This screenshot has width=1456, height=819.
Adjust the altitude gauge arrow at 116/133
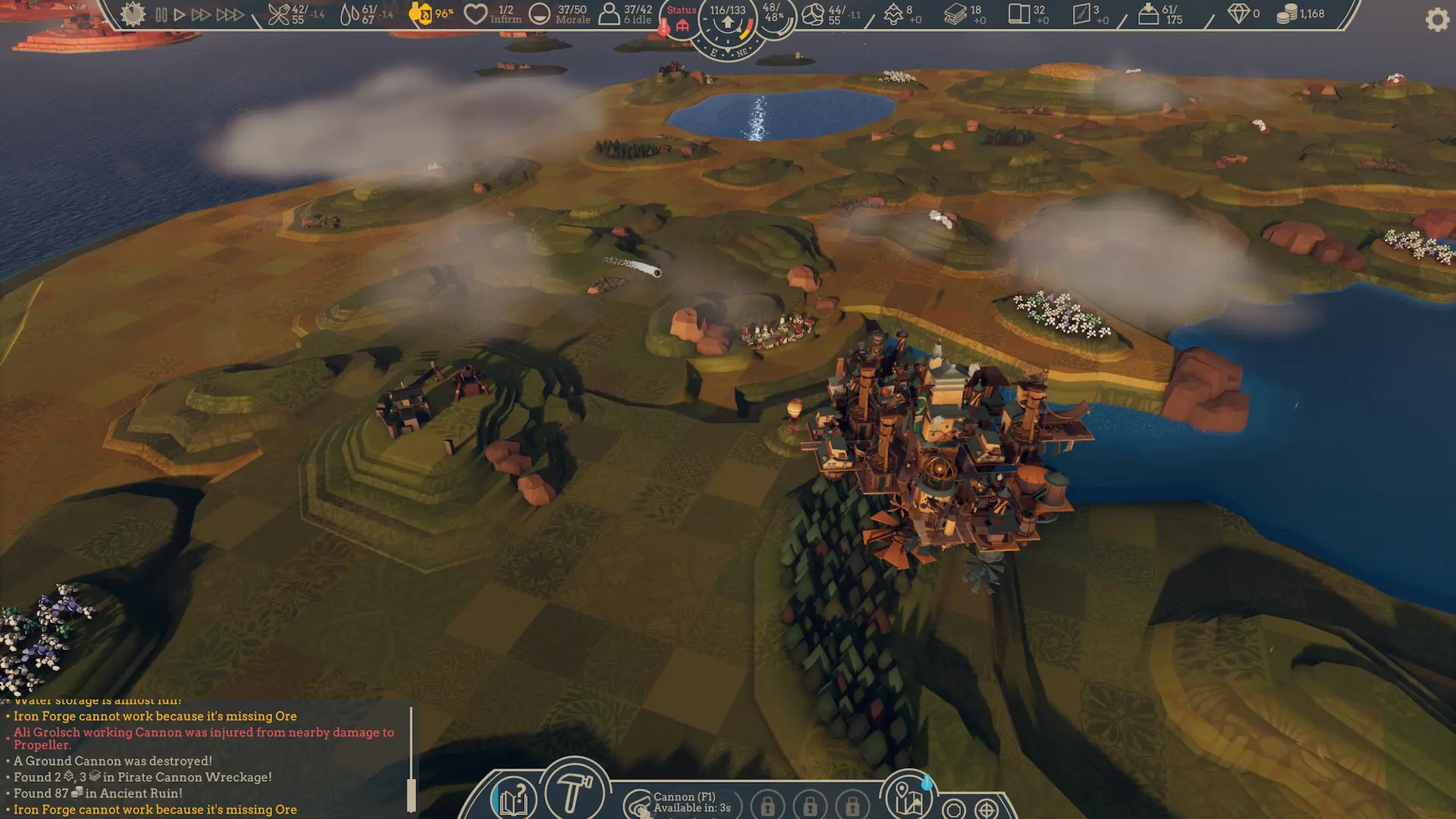[x=728, y=21]
